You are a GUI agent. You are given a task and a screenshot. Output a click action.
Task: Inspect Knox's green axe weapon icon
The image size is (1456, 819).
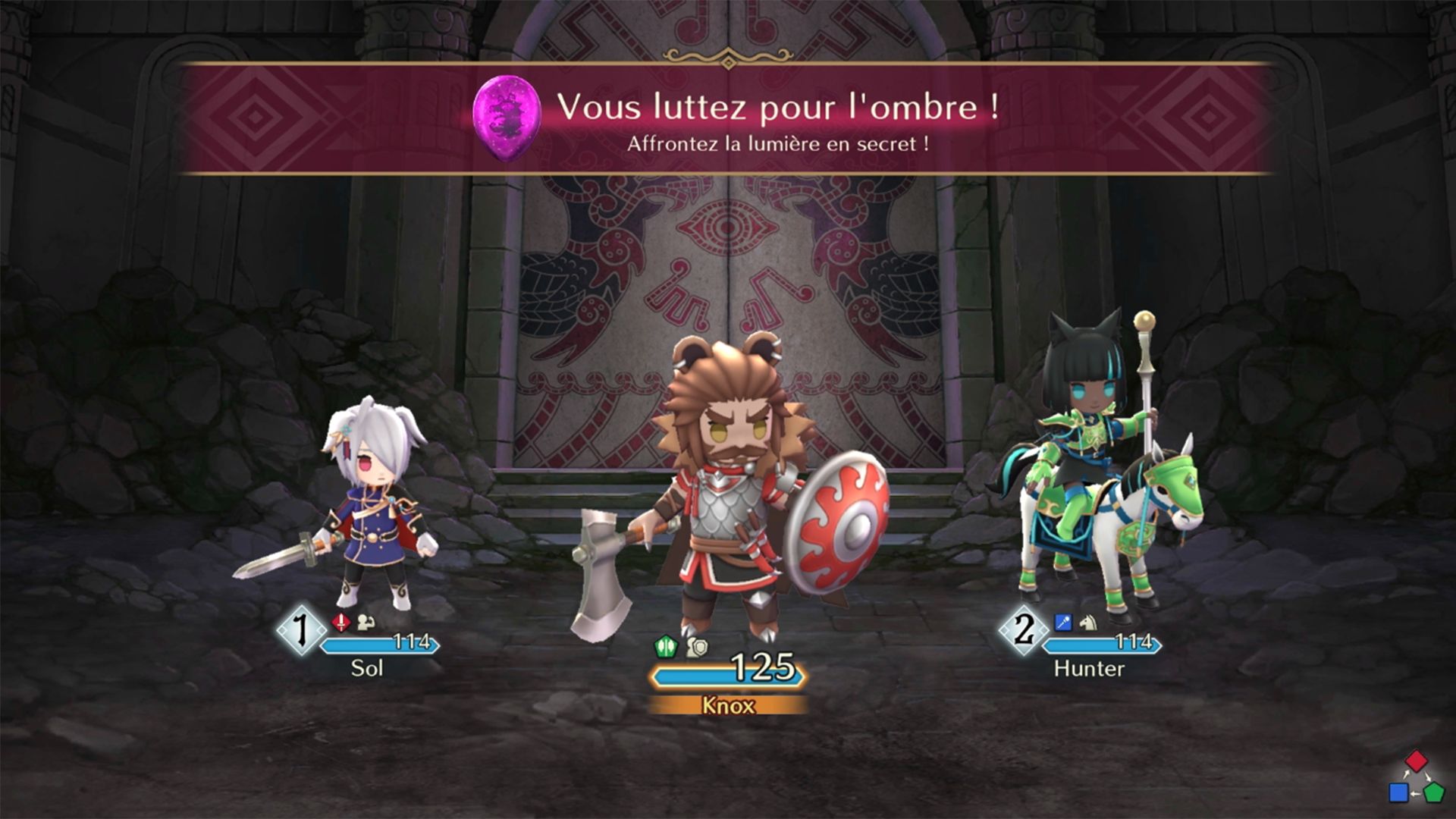click(x=665, y=647)
